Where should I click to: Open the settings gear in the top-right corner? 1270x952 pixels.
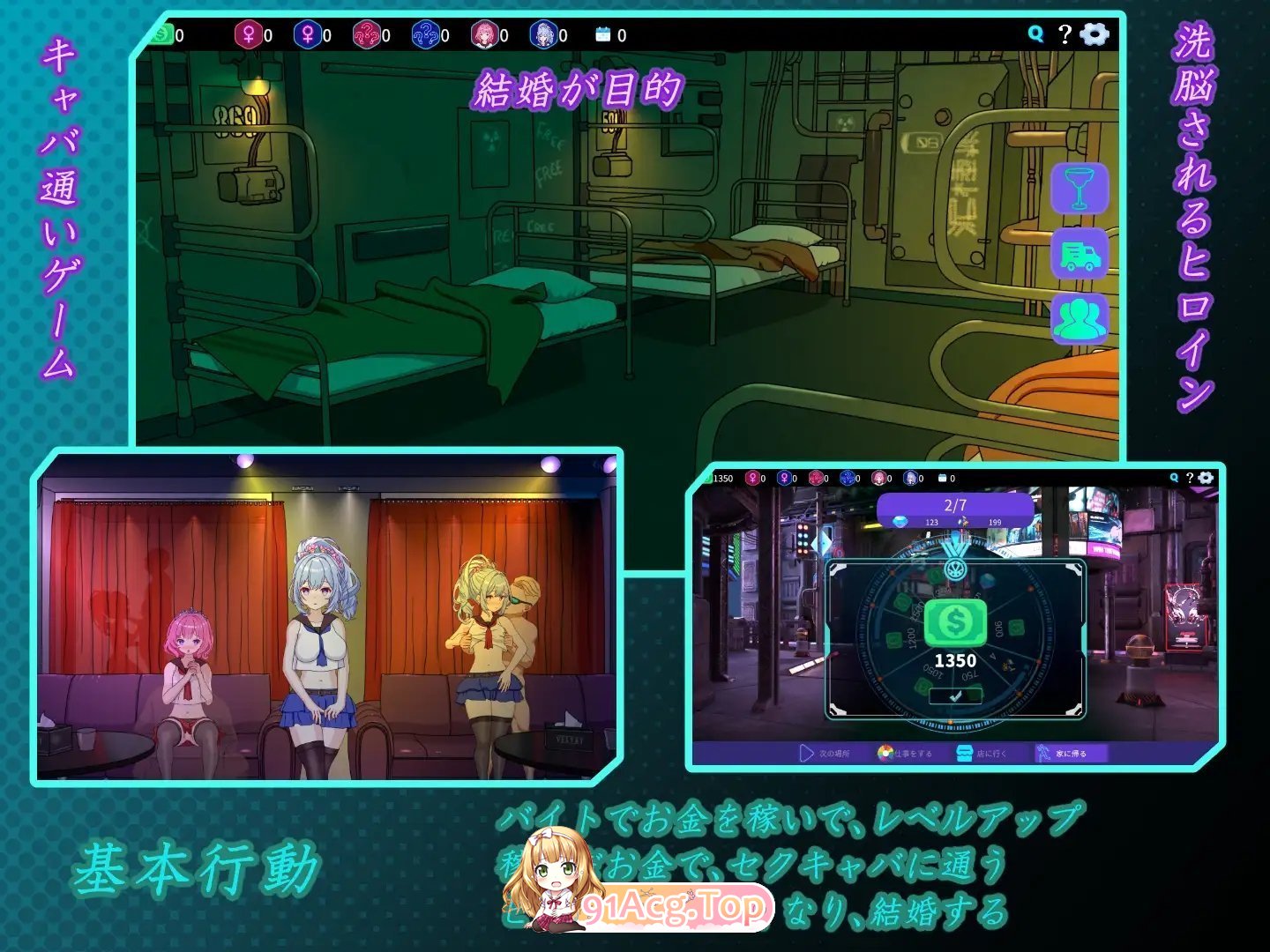point(1094,34)
